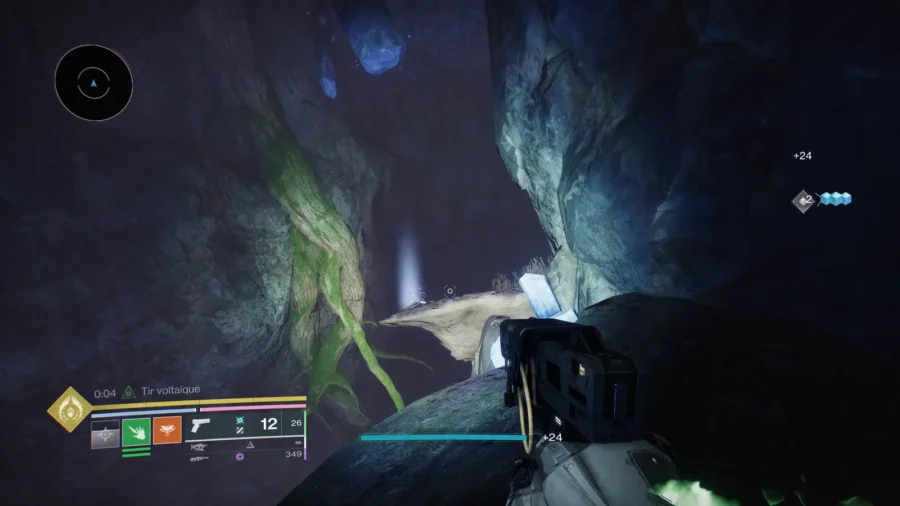Choose the secondary weapon with infinite ammo
This screenshot has height=506, width=900.
[x=202, y=446]
